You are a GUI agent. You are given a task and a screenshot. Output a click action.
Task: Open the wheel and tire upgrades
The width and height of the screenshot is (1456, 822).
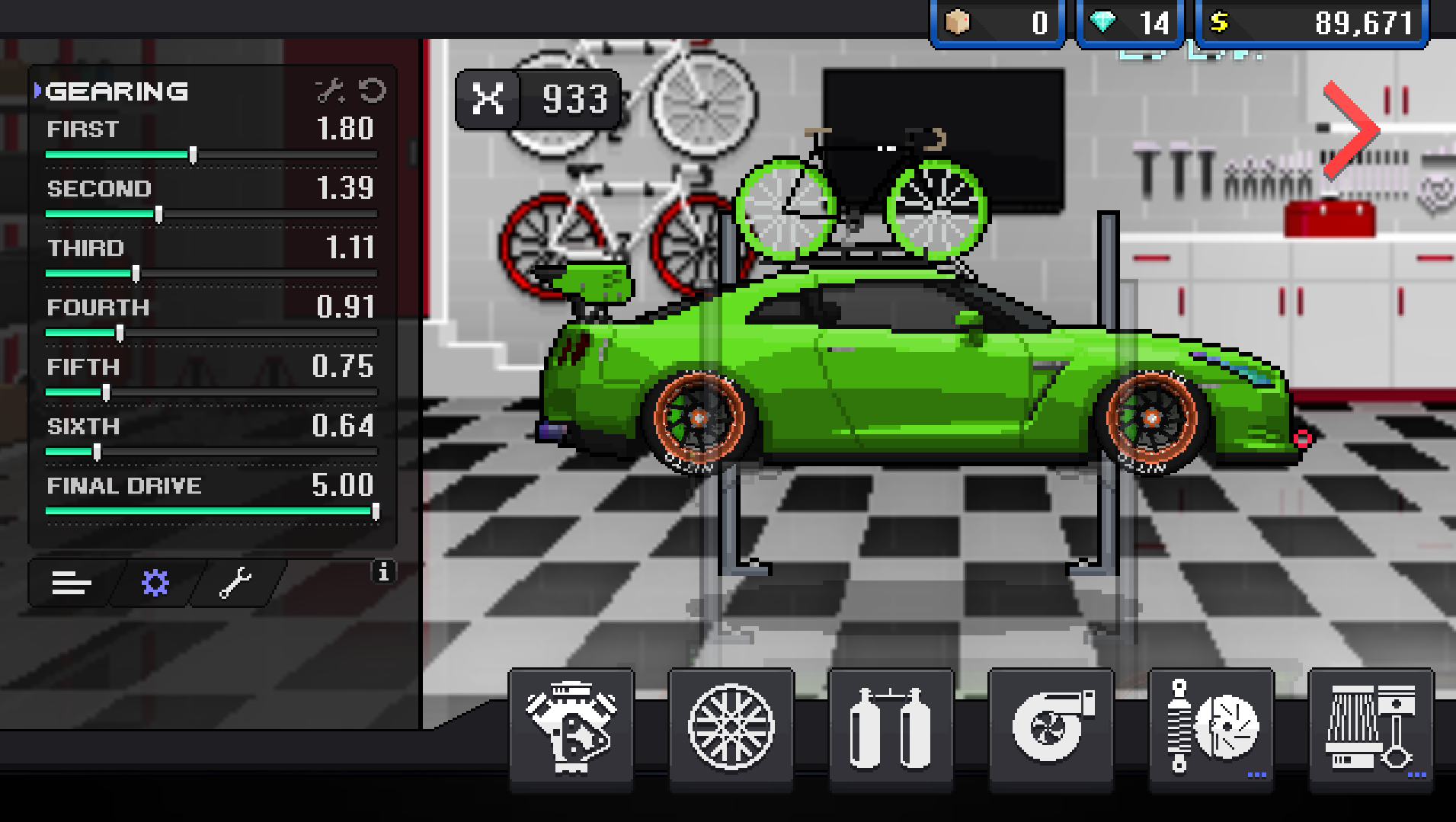pyautogui.click(x=730, y=728)
